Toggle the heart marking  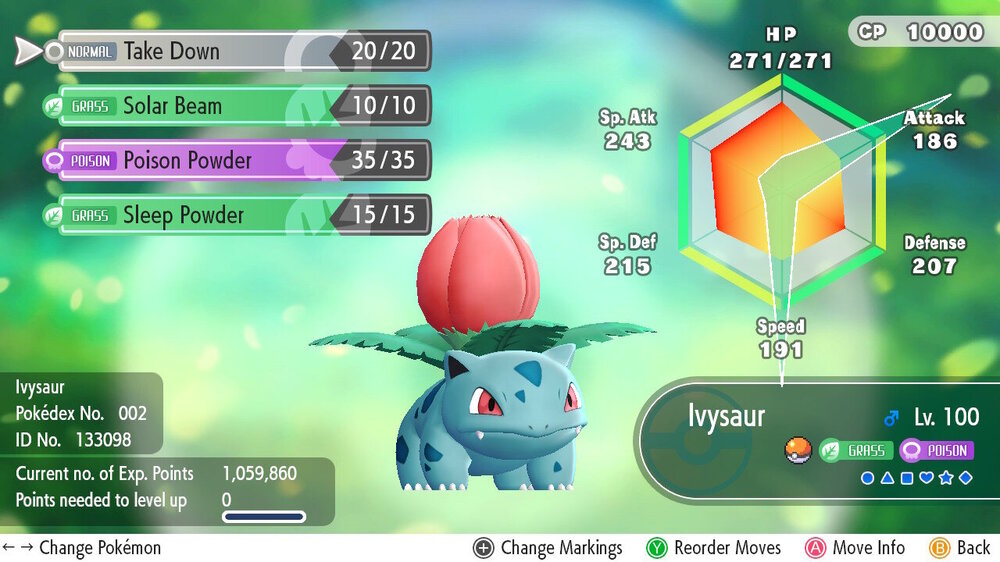(926, 478)
